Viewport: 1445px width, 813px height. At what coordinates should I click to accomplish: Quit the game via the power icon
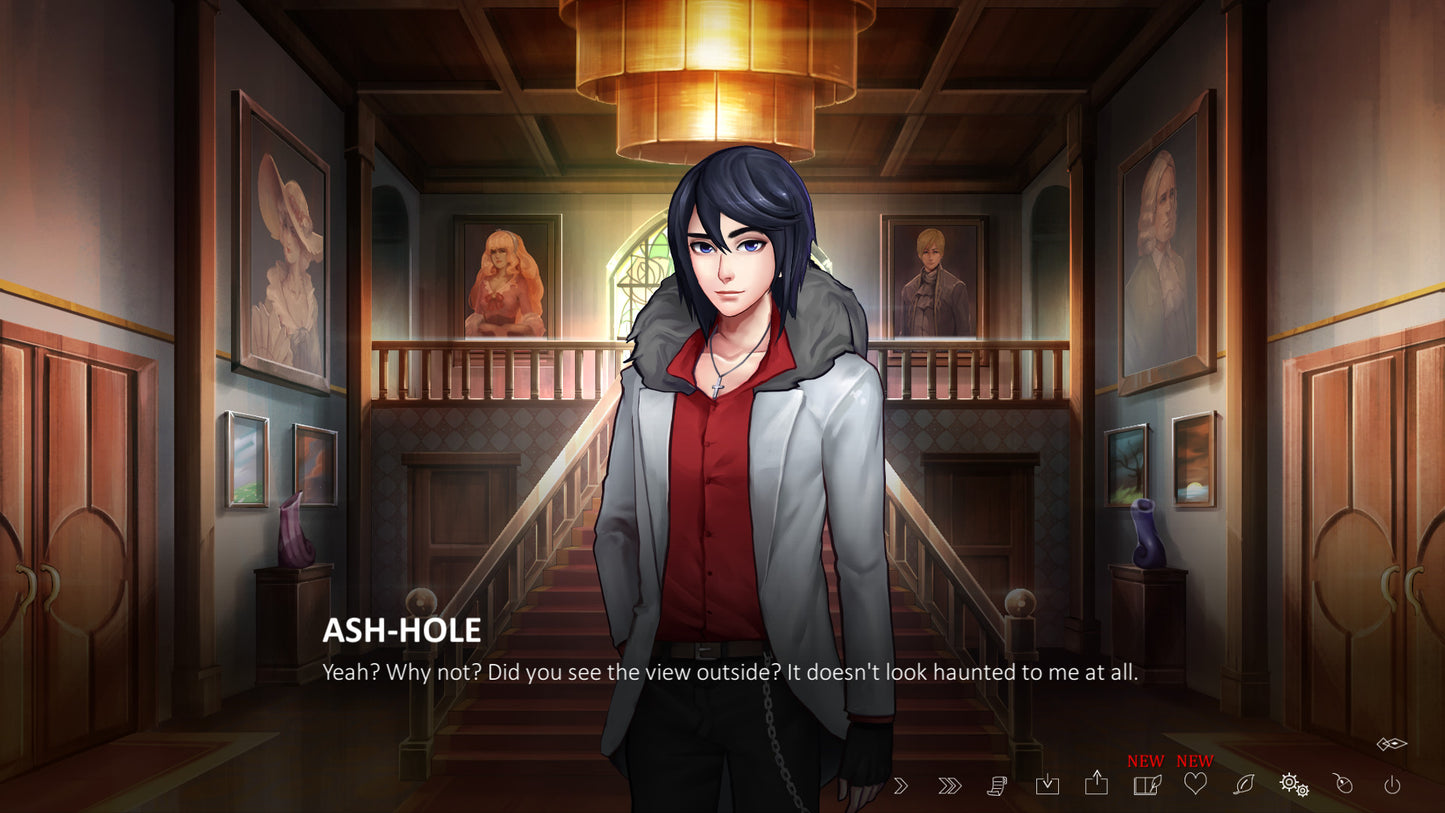1394,786
